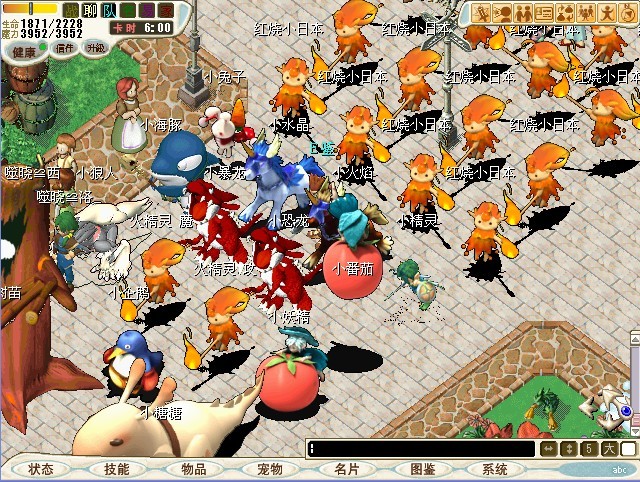Open the 图鉴 encyclopedia menu

(x=422, y=469)
